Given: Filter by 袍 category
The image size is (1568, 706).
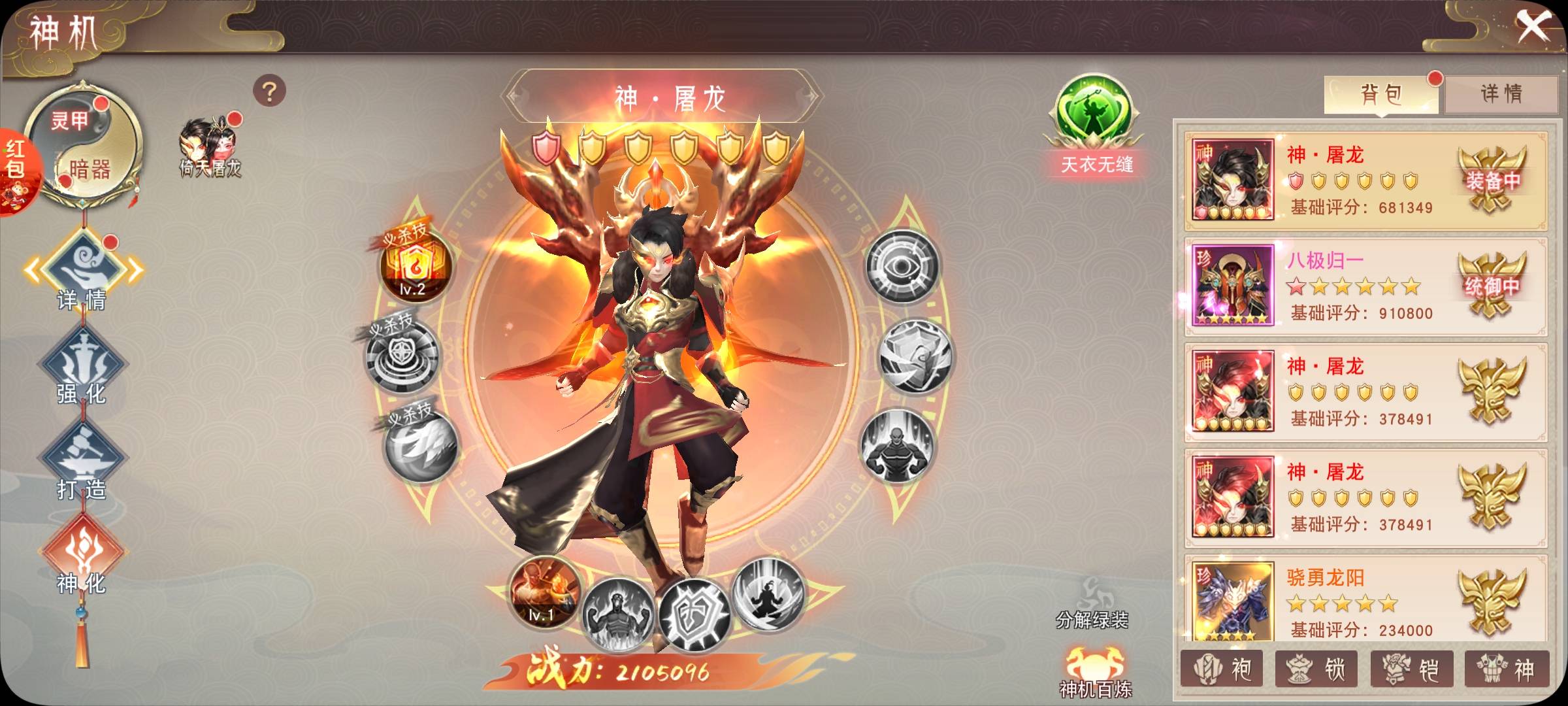Looking at the screenshot, I should tap(1222, 669).
